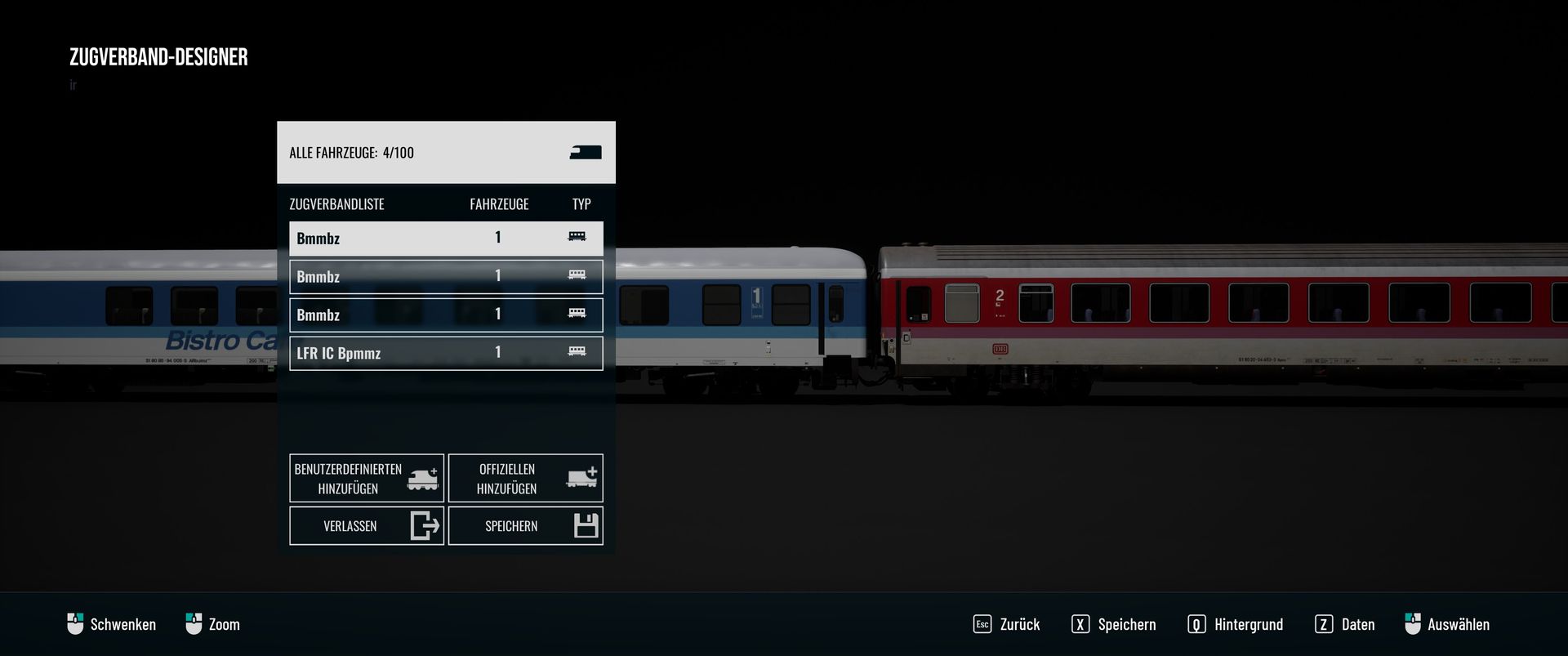Viewport: 1568px width, 656px height.
Task: Select the highlighted Bmmbz list entry
Action: [x=446, y=238]
